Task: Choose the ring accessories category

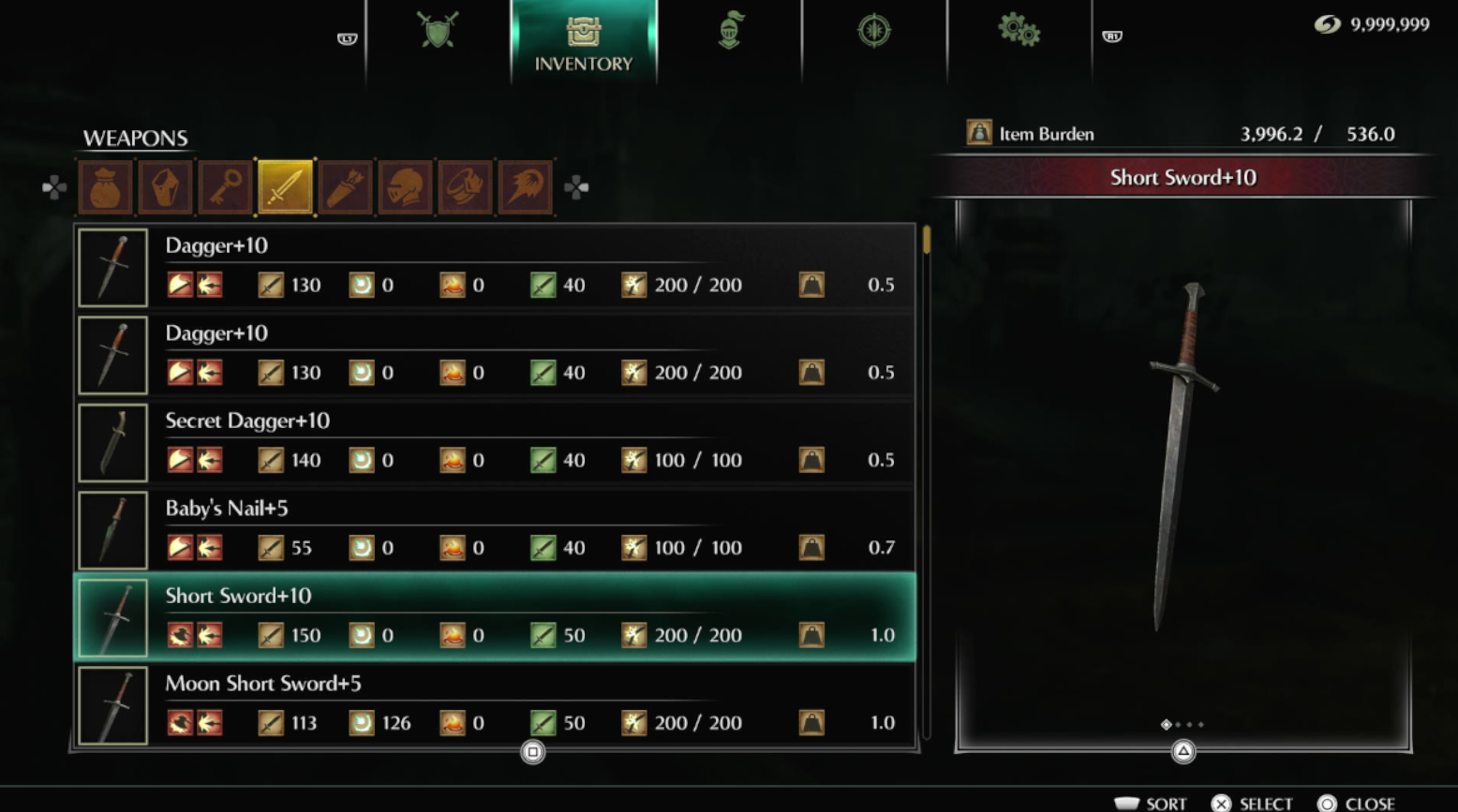Action: [x=465, y=187]
